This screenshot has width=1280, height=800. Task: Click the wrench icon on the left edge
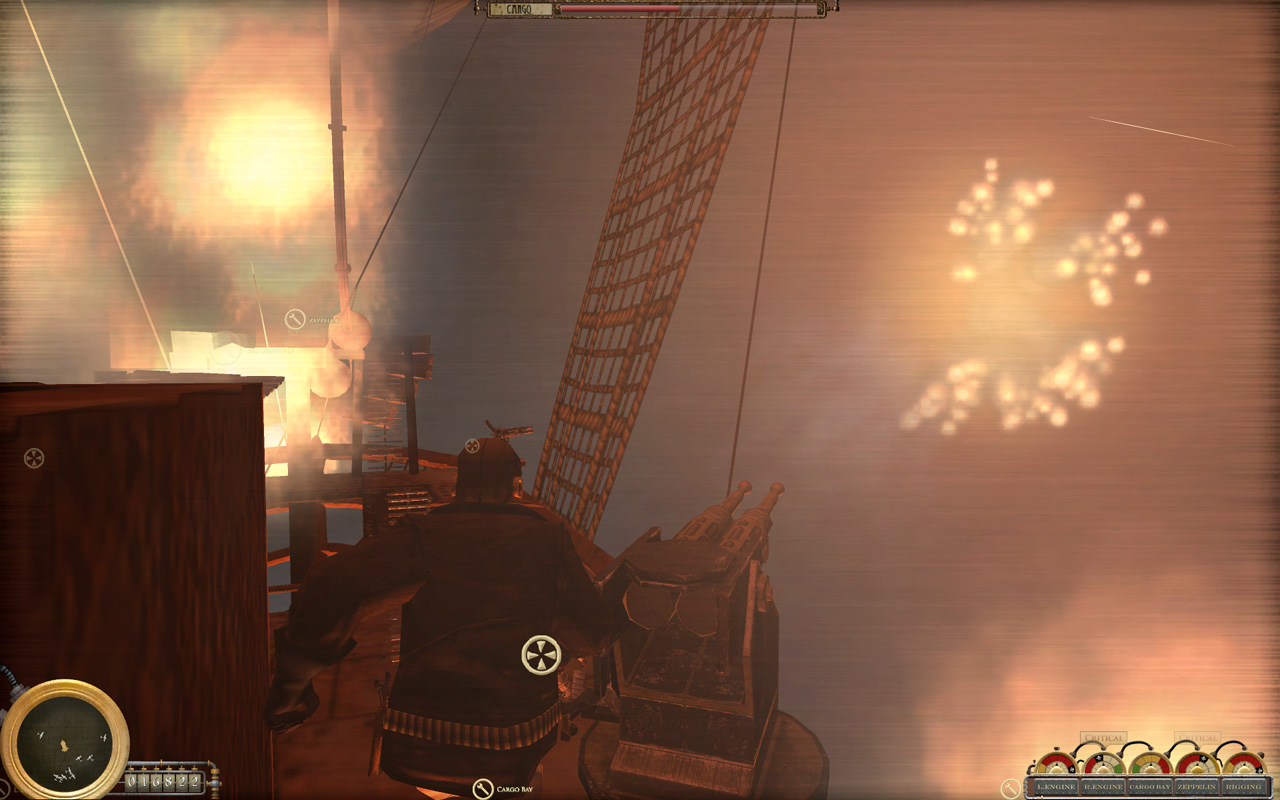pos(34,459)
